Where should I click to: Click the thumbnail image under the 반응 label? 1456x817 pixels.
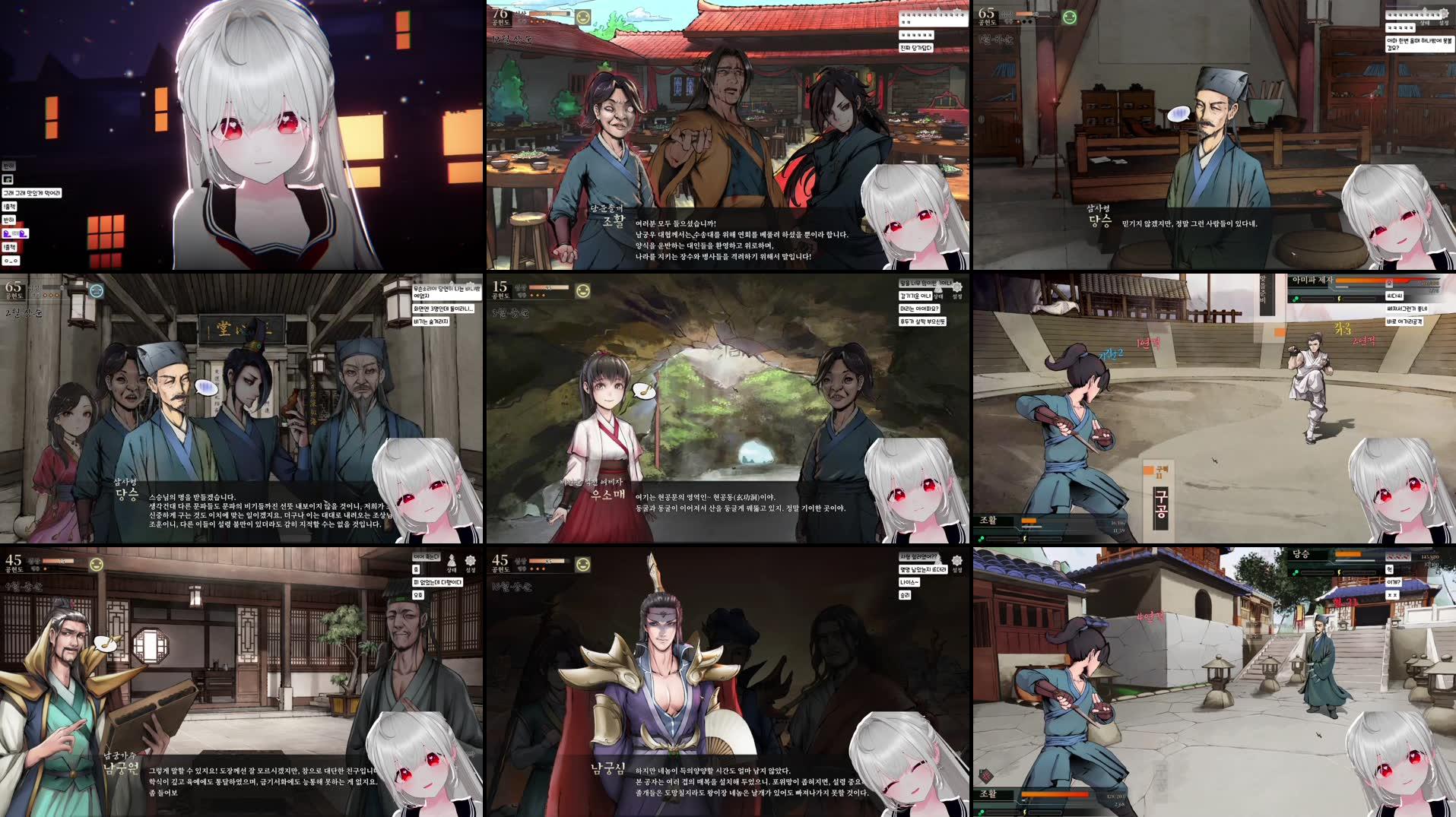(8, 180)
